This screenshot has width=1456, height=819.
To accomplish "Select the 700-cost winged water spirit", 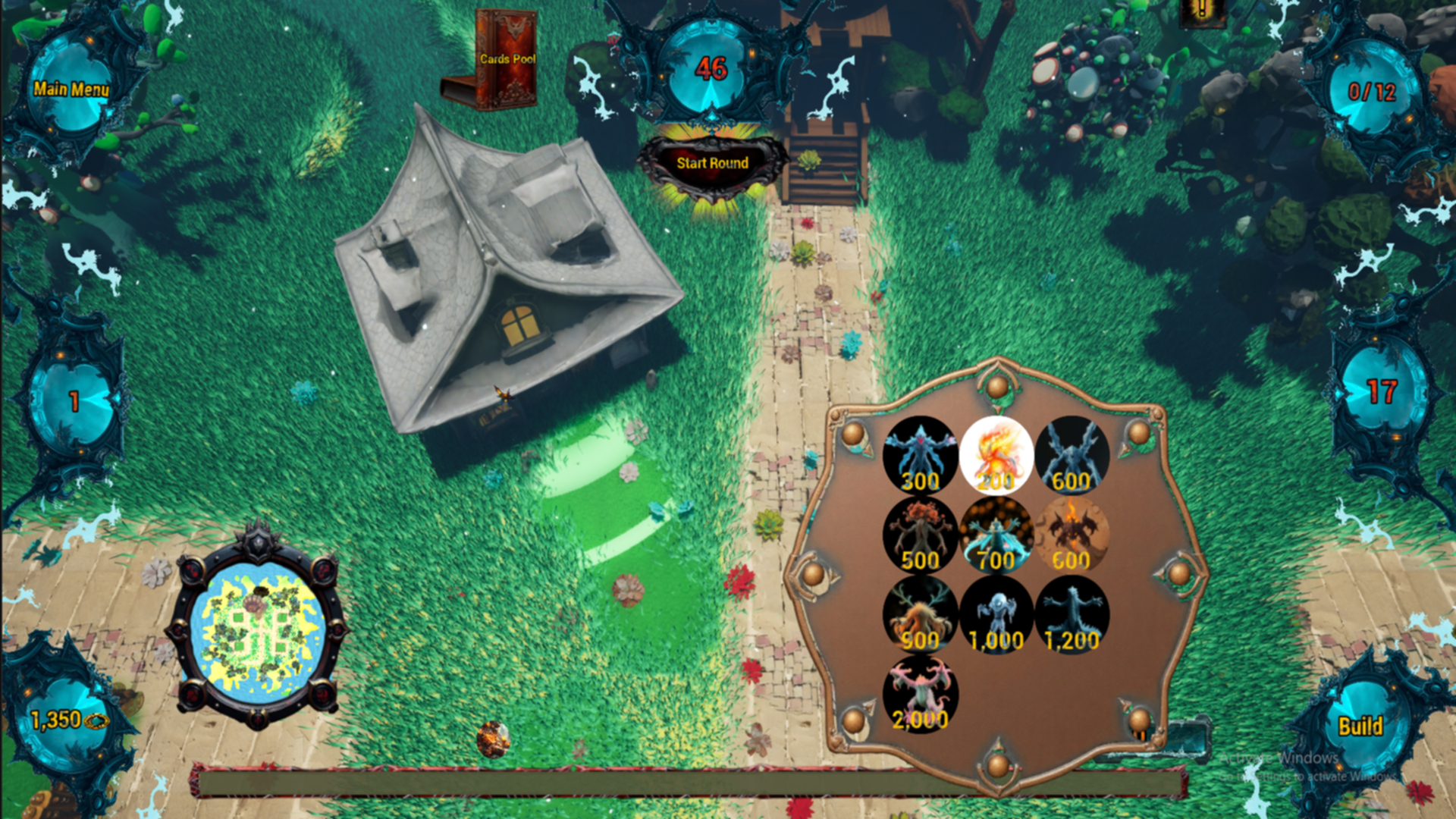I will (x=996, y=533).
